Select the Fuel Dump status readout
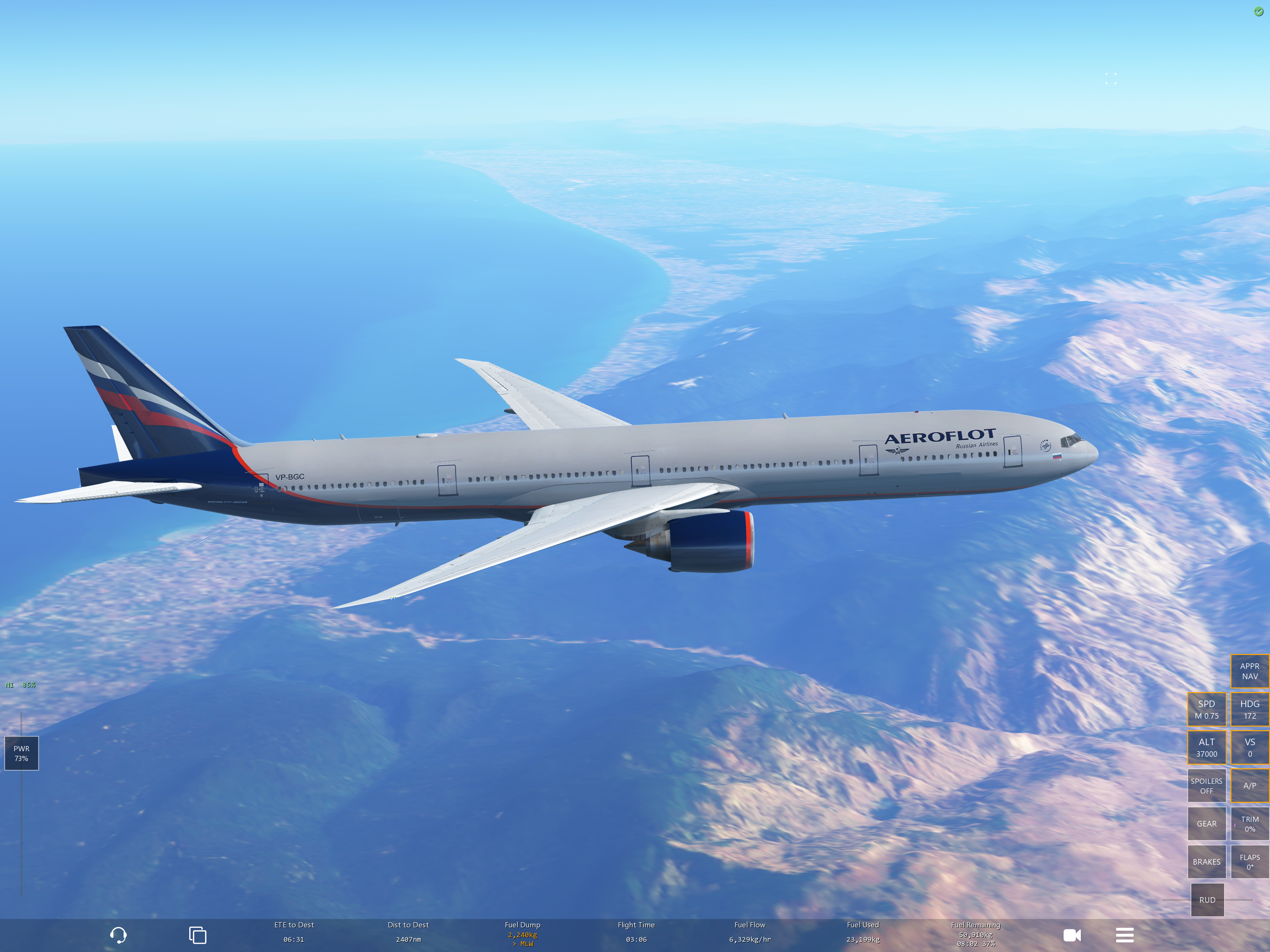1270x952 pixels. [x=523, y=934]
